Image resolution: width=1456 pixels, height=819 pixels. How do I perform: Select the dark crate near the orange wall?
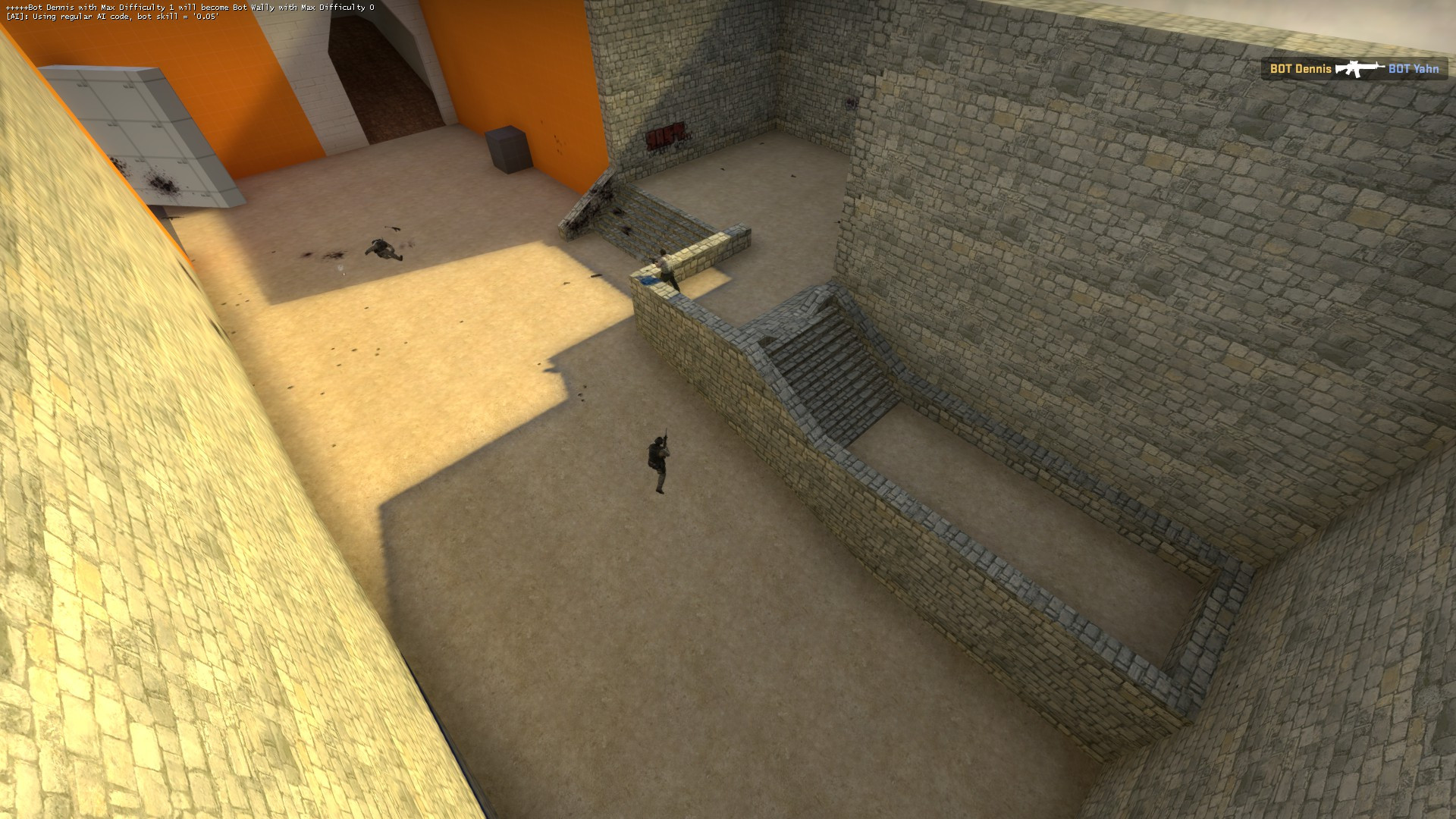coord(507,144)
